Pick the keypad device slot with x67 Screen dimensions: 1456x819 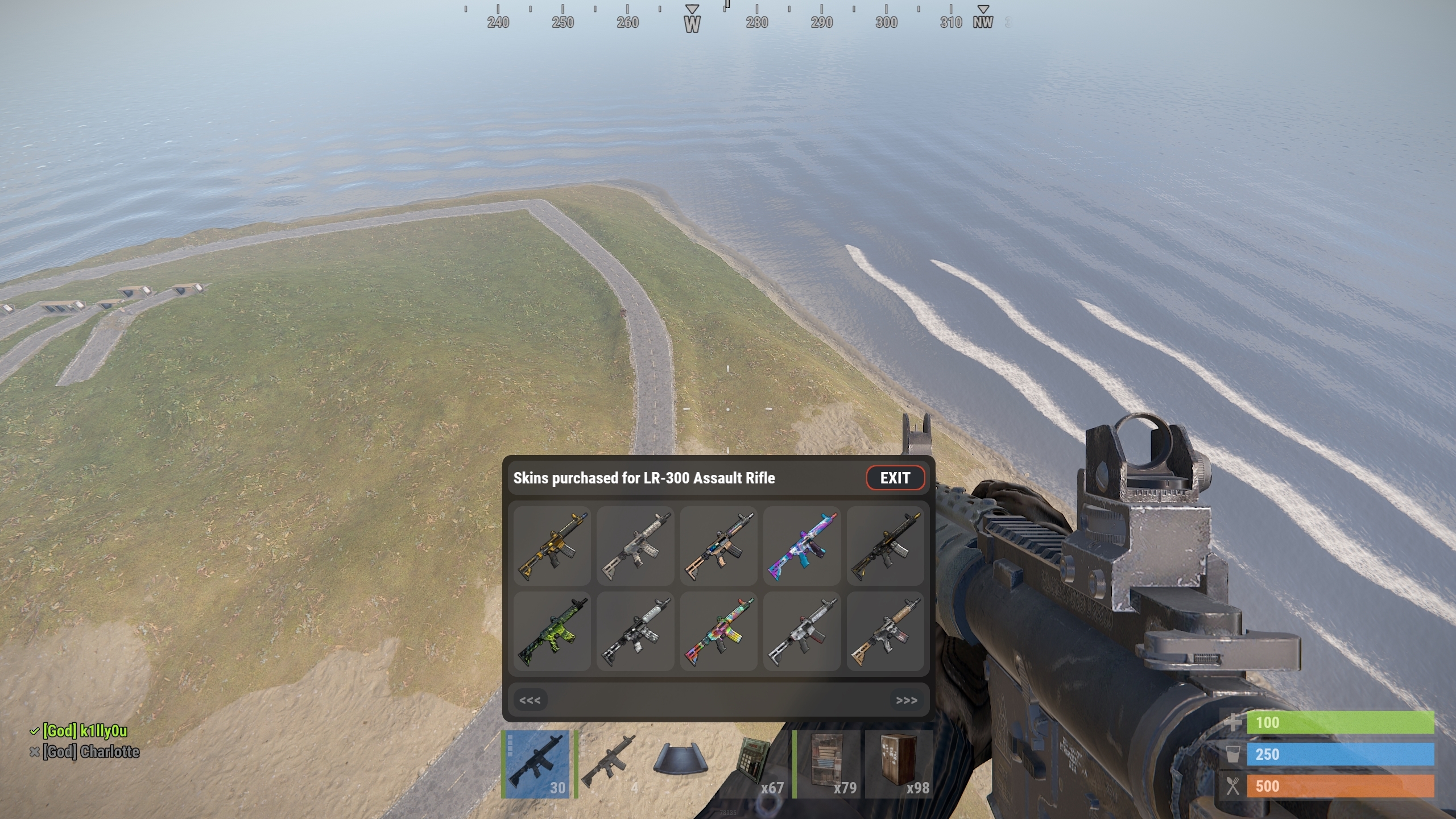pos(754,764)
